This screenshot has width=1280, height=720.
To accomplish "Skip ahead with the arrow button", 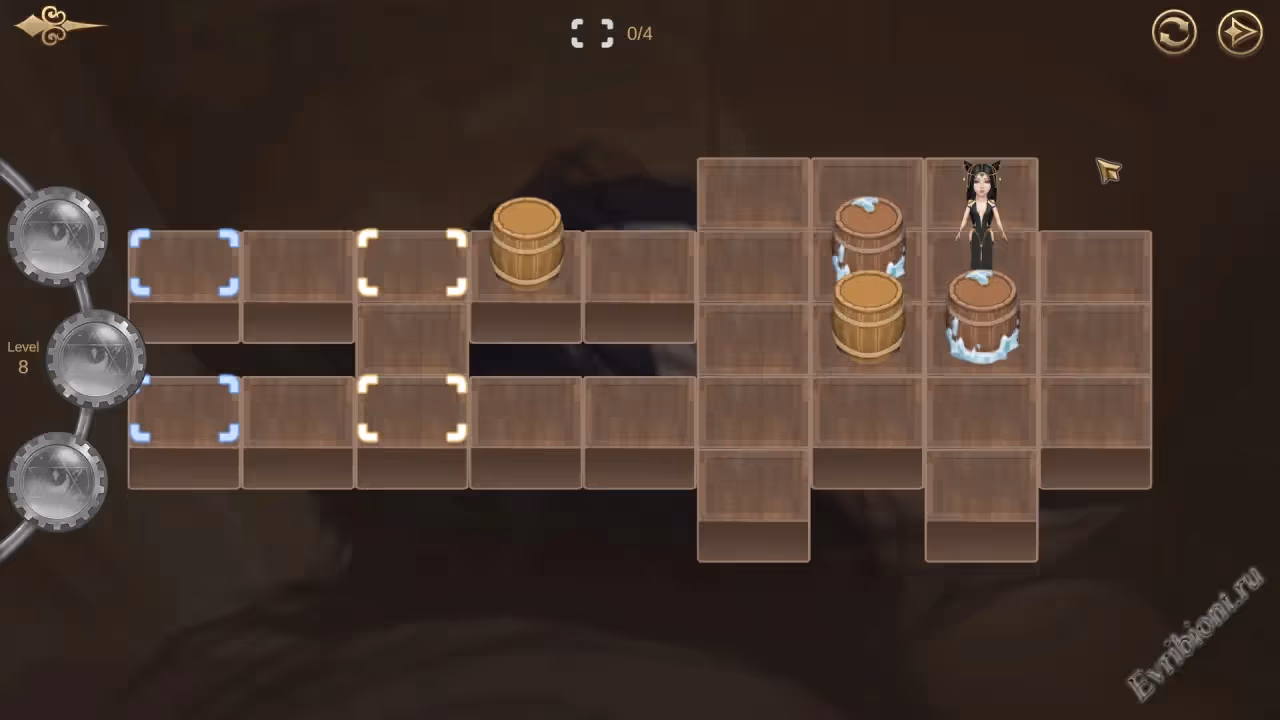I will (x=1240, y=33).
